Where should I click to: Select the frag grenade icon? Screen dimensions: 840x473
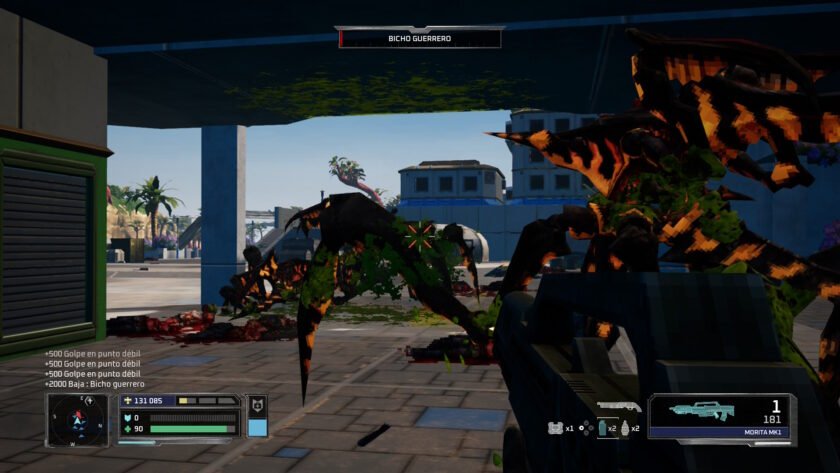(x=624, y=428)
